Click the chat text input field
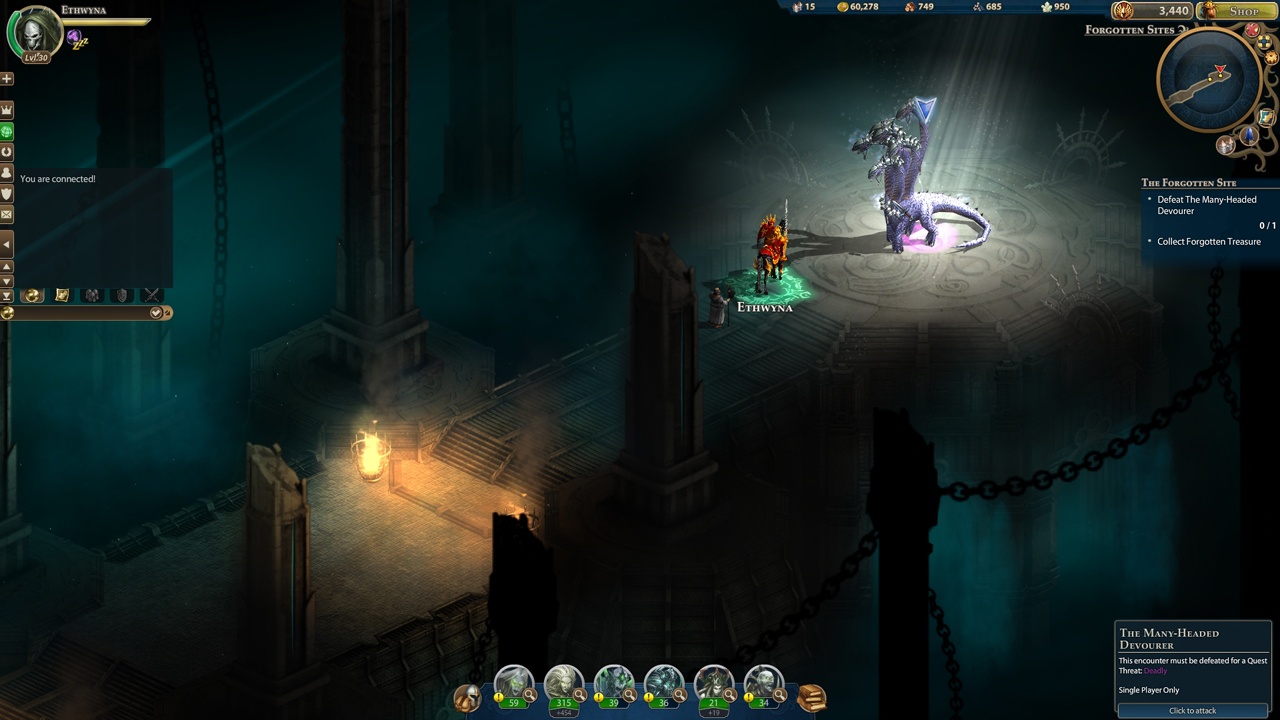 (80, 313)
